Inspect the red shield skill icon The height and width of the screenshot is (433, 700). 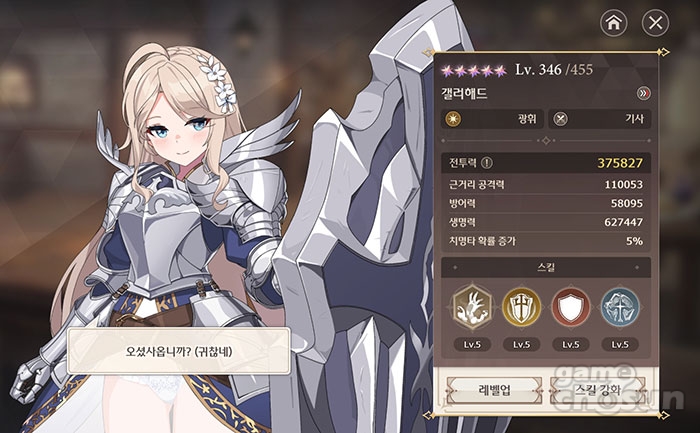[x=570, y=307]
